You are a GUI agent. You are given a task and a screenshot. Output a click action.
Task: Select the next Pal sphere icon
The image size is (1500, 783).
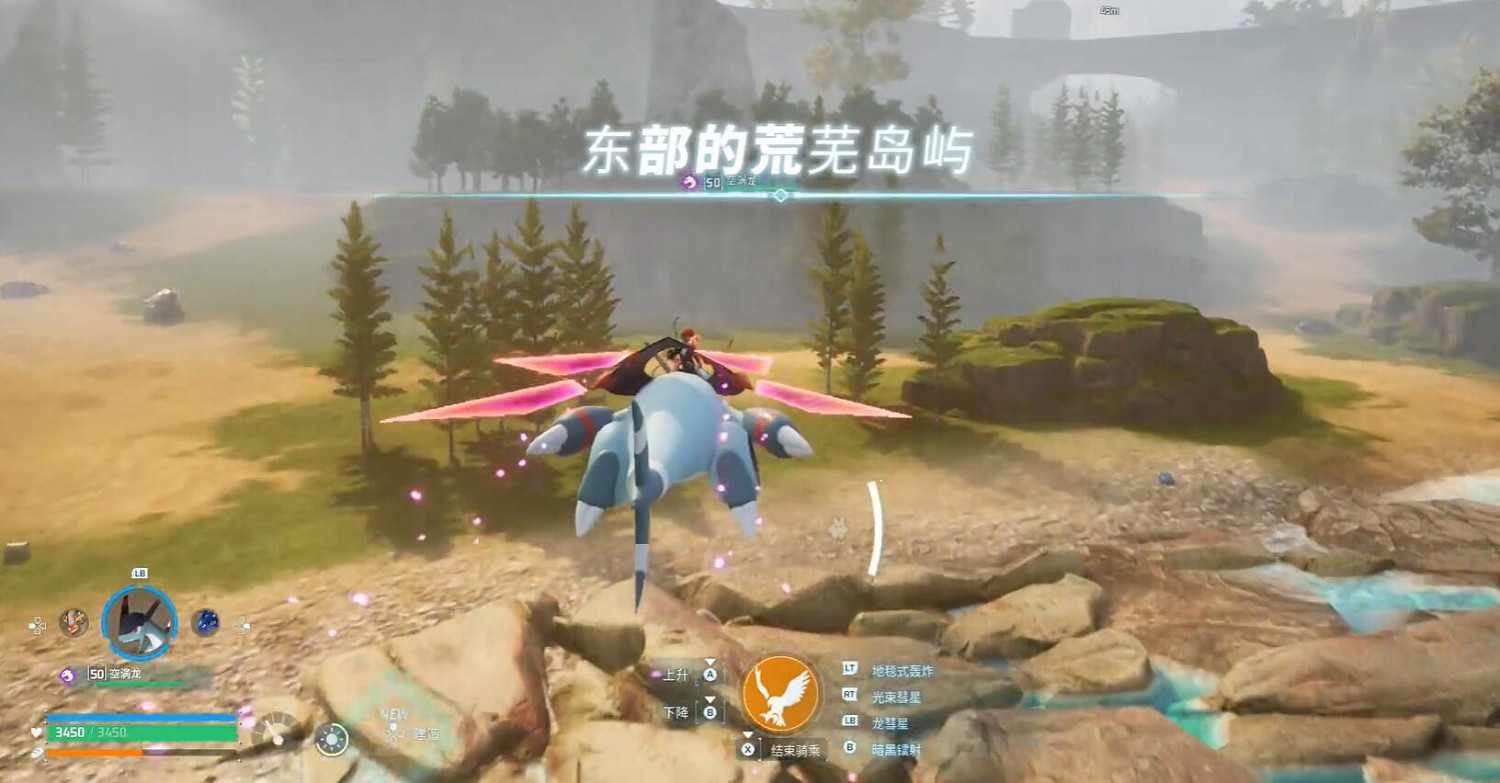(x=205, y=621)
